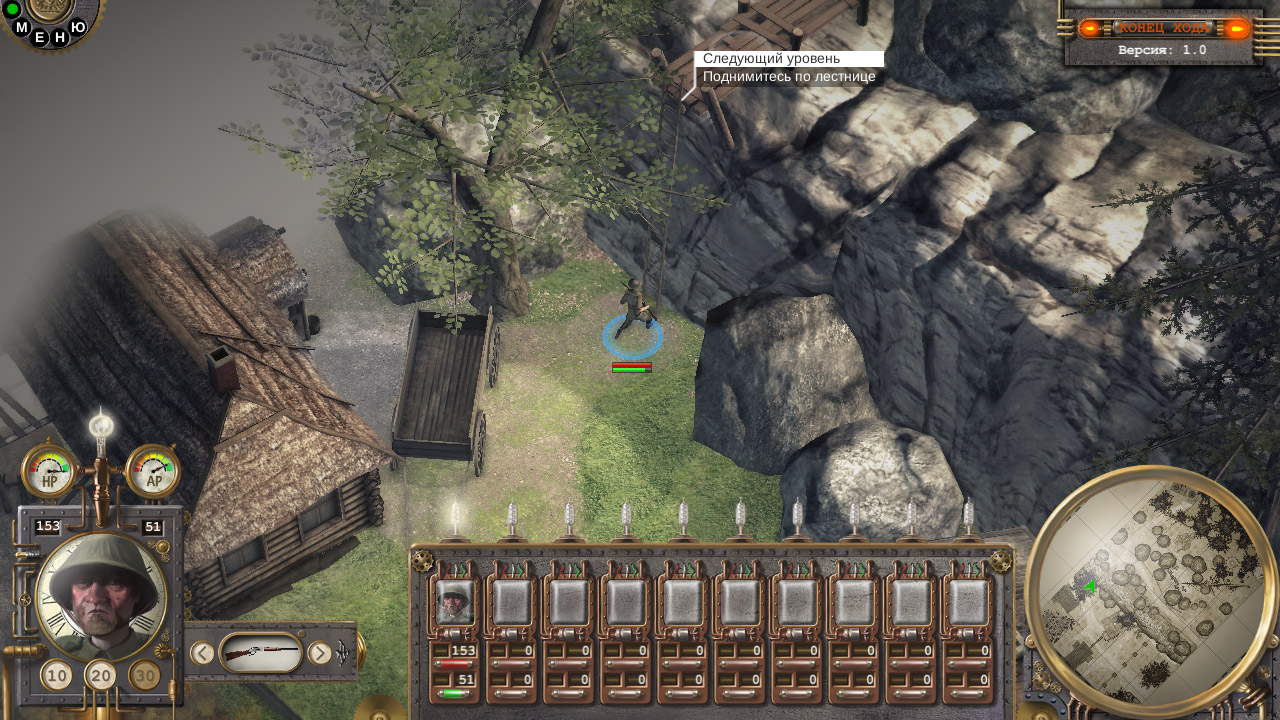Switch to the next weapon arrow

319,653
